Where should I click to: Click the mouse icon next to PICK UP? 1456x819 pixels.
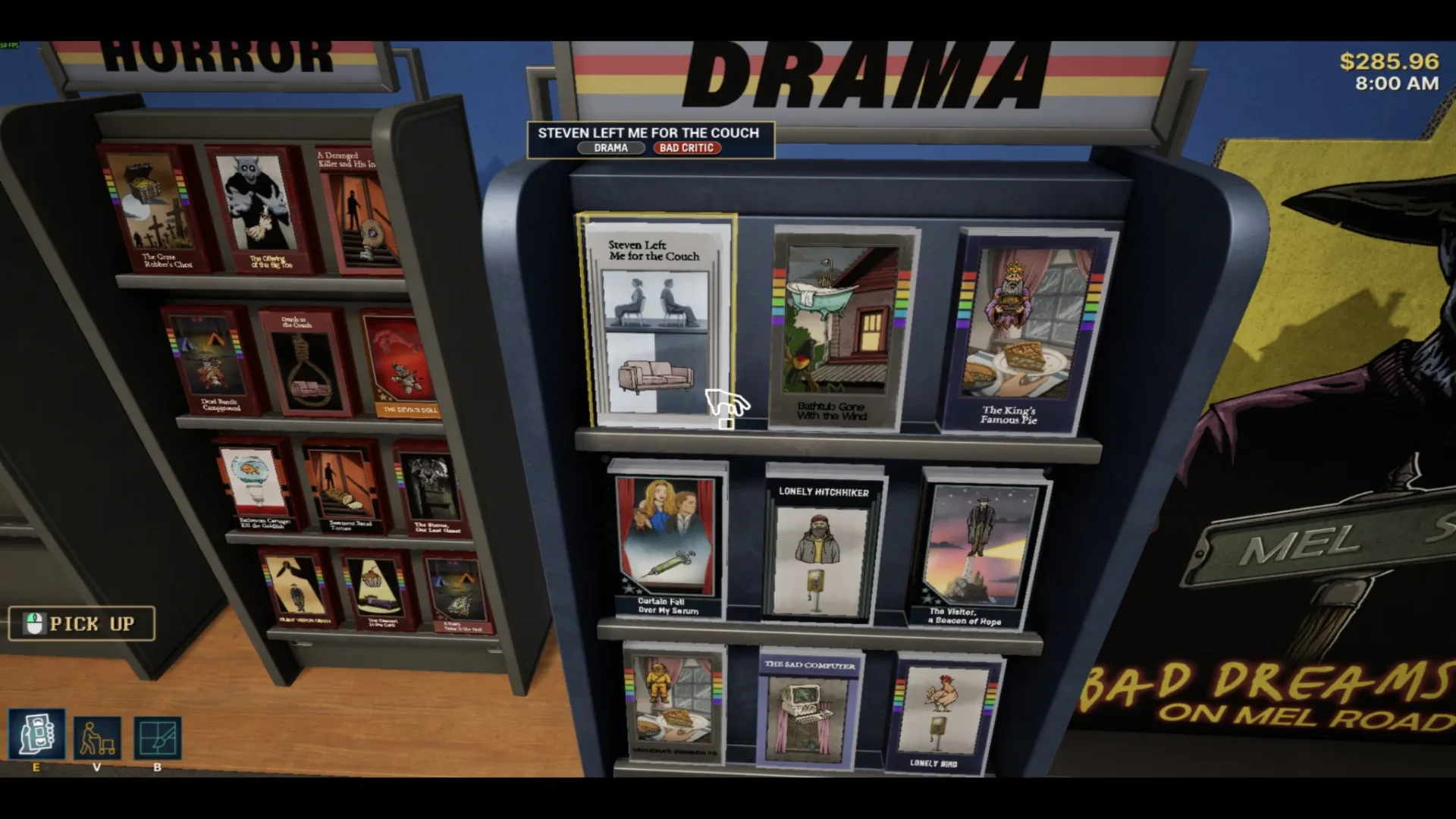point(33,623)
